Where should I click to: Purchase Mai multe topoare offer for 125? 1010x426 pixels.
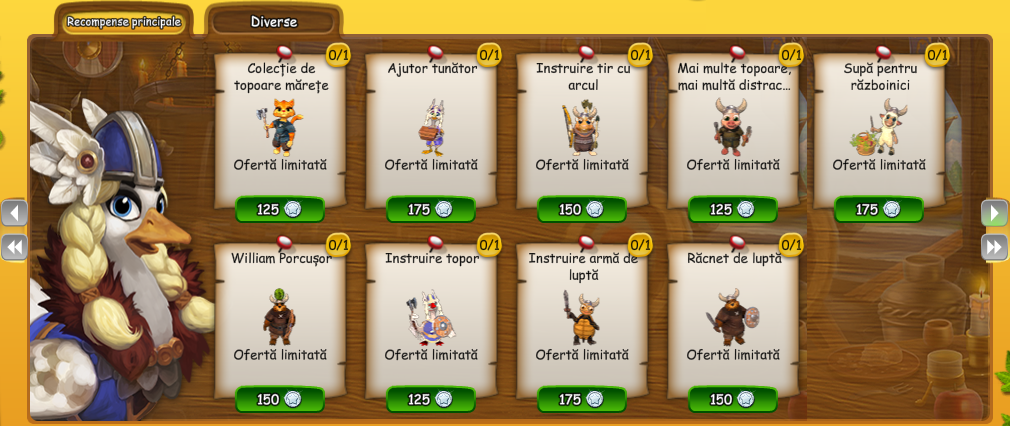(733, 209)
